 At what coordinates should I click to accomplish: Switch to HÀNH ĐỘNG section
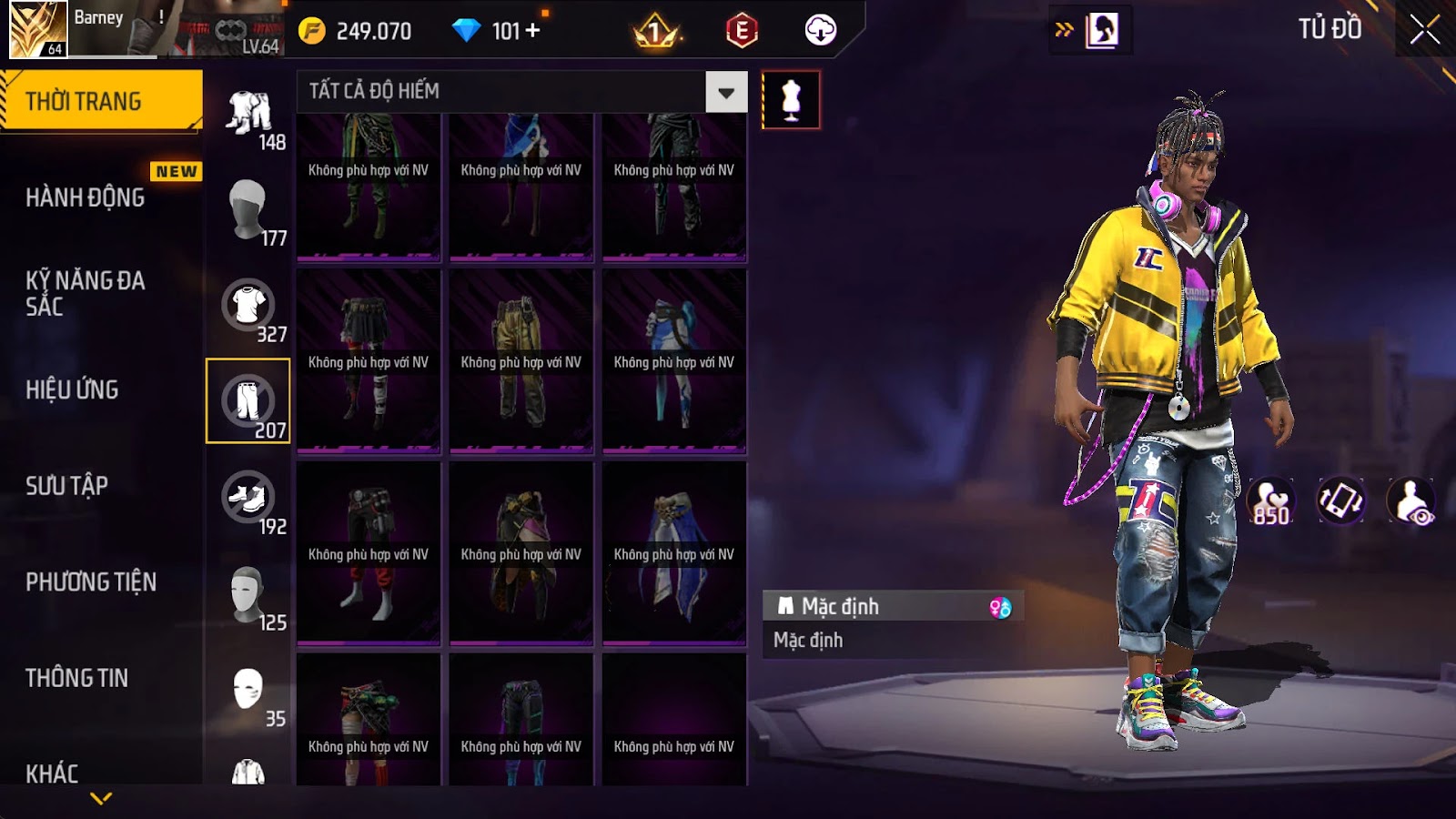point(86,197)
